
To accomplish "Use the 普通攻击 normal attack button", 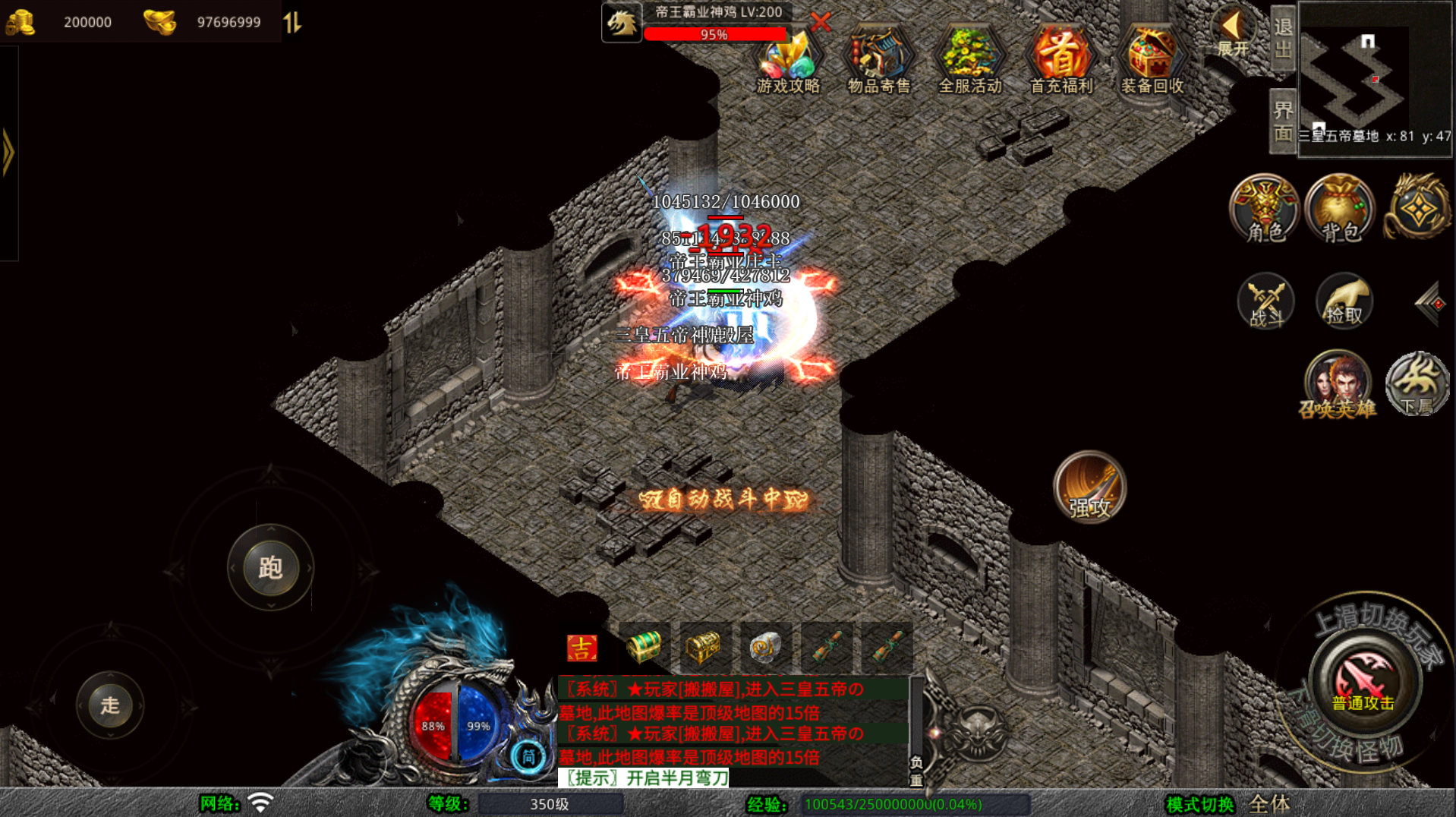I will pyautogui.click(x=1364, y=682).
